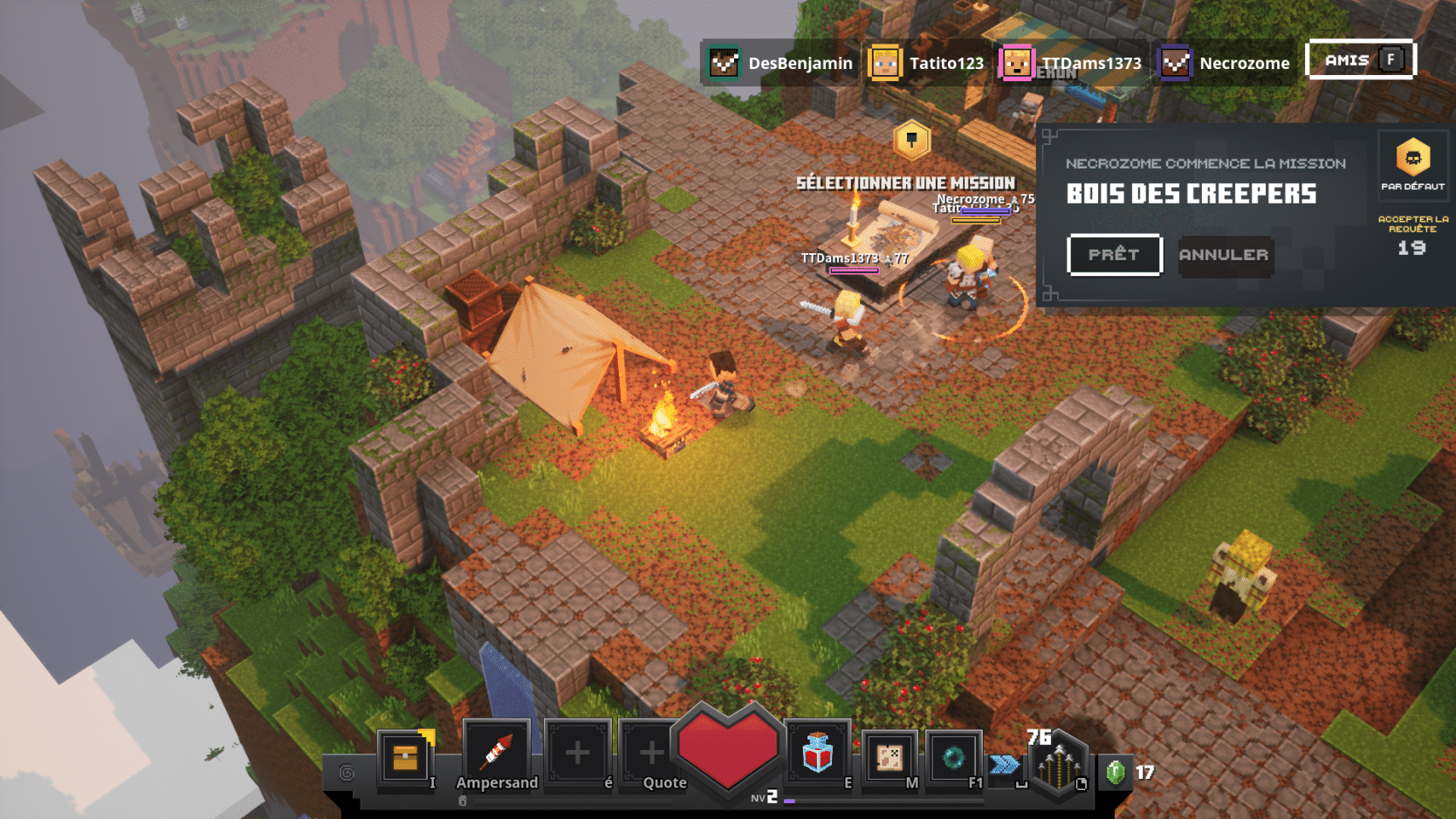Viewport: 1456px width, 819px height.
Task: Choose player TTDams1373 at the top
Action: 1072,63
